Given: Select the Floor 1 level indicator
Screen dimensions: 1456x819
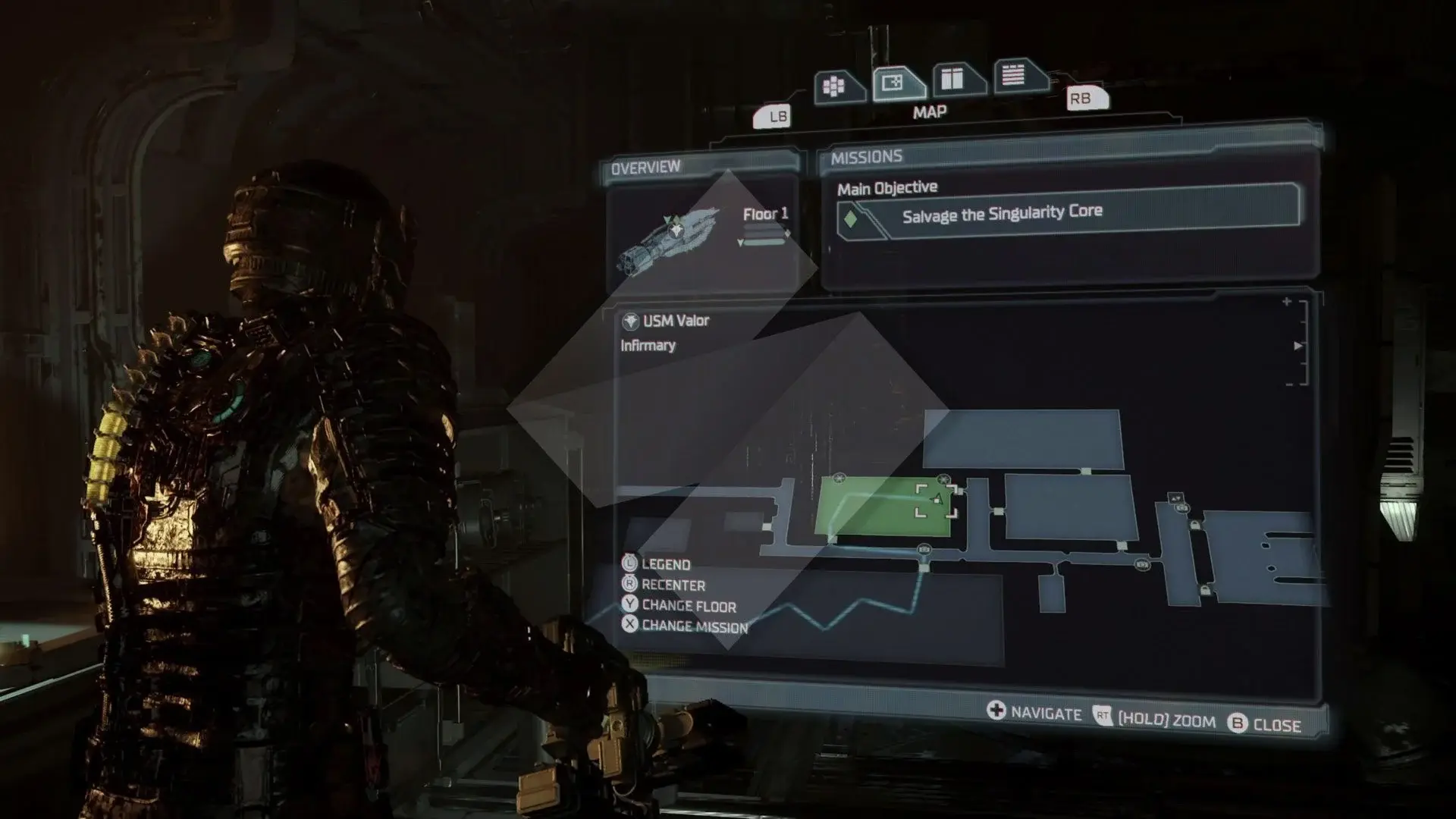Looking at the screenshot, I should pos(765,215).
